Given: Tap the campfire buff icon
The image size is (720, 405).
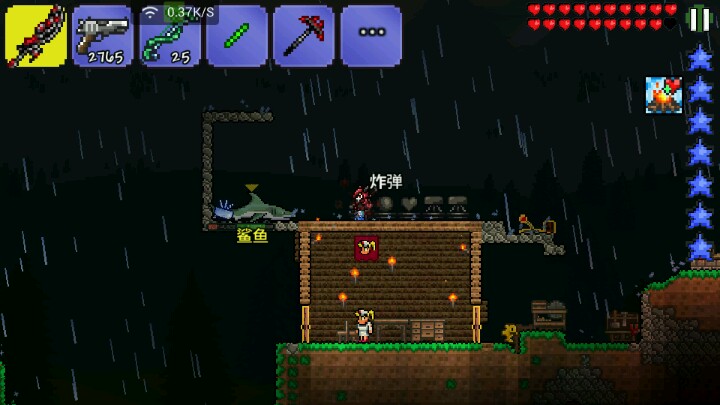Looking at the screenshot, I should coord(663,94).
